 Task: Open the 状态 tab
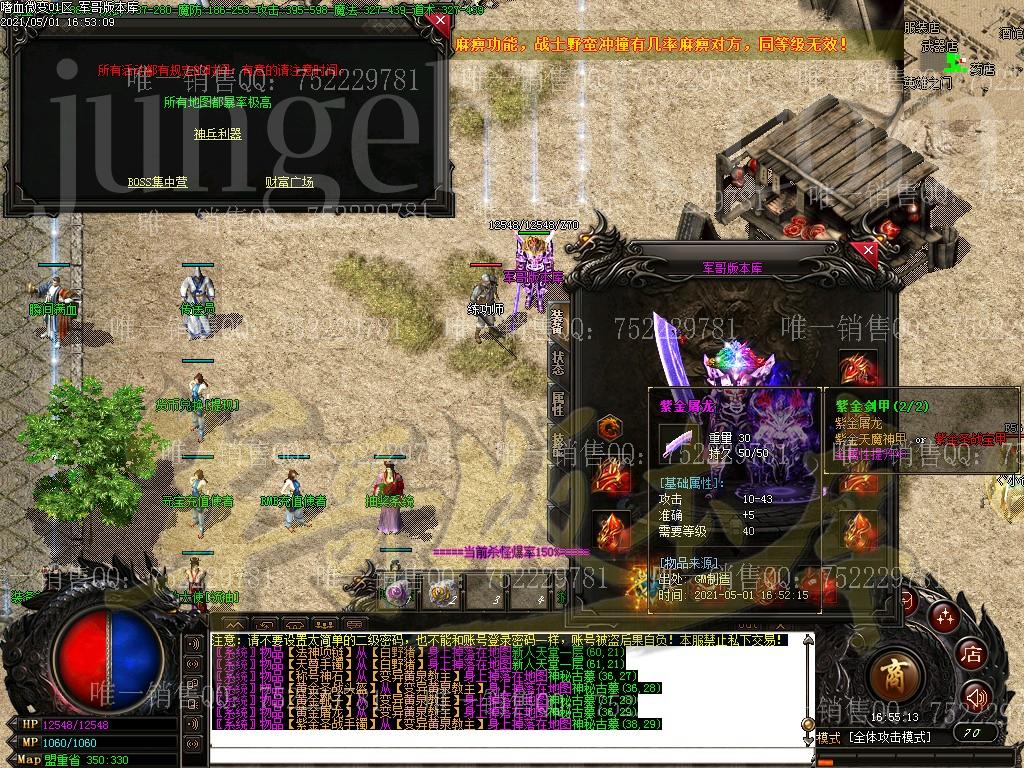(557, 363)
